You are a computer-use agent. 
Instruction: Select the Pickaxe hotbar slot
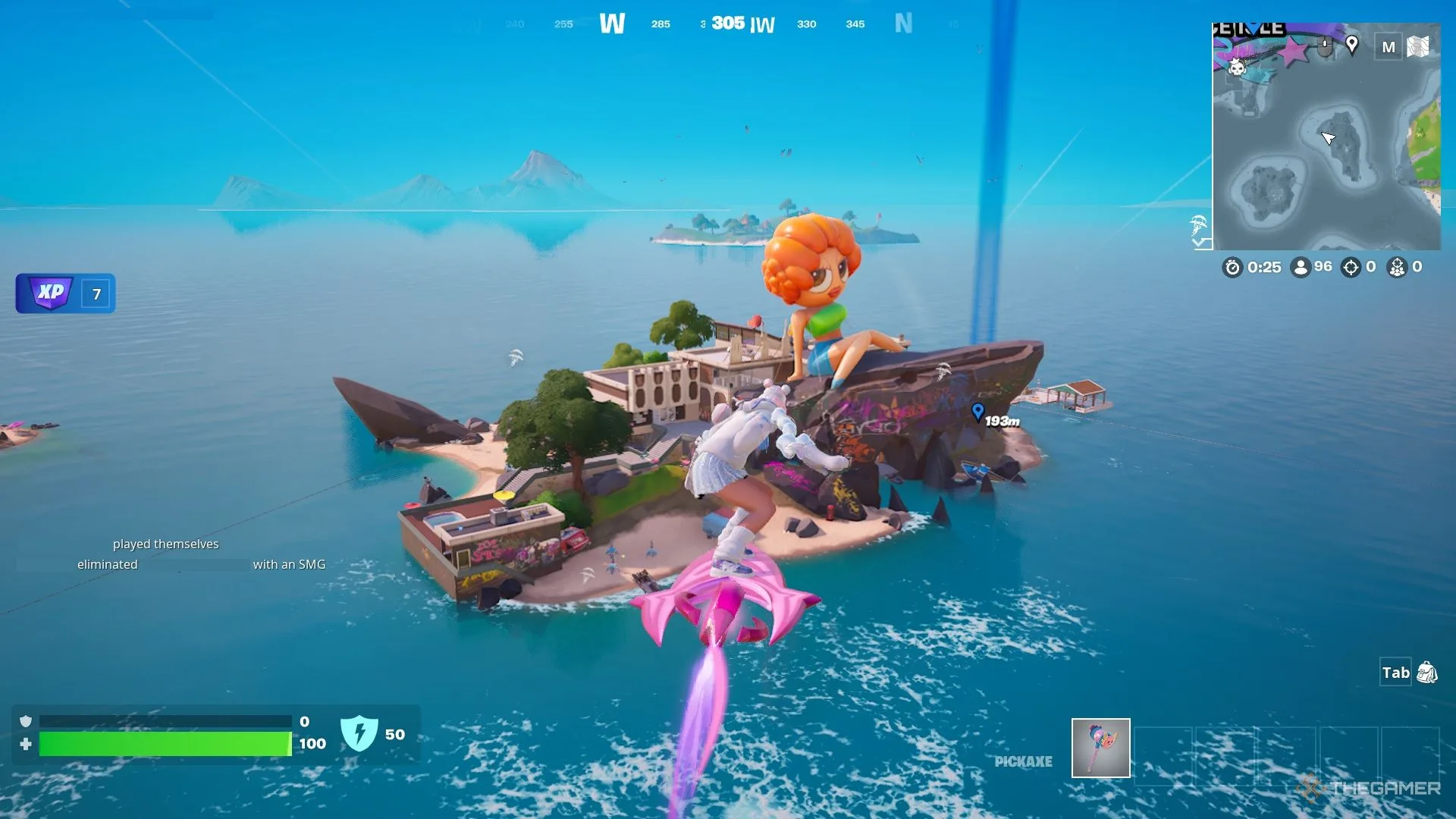[1100, 748]
